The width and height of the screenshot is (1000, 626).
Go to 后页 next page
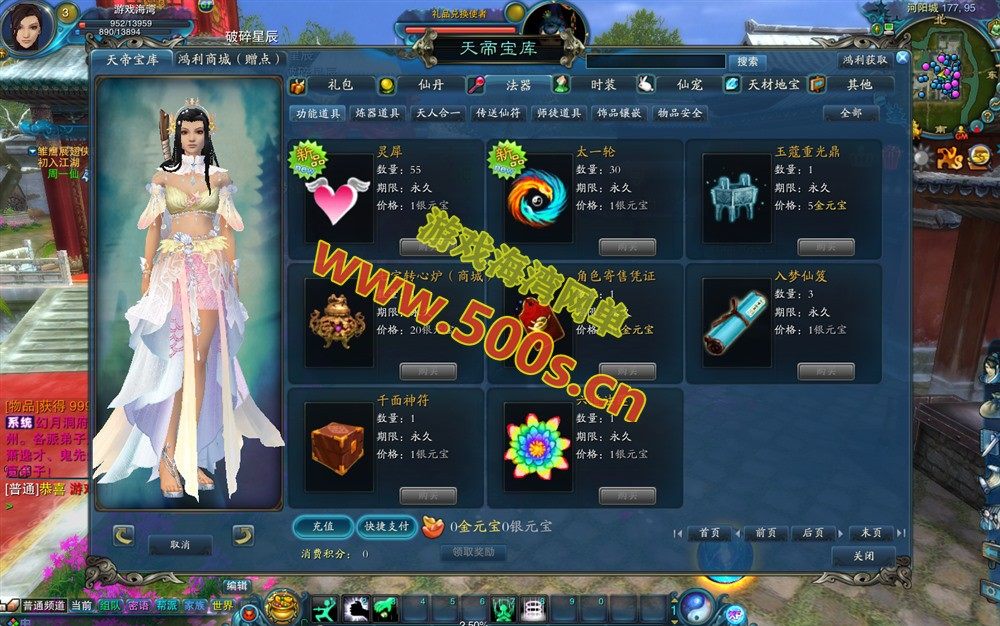[x=813, y=533]
